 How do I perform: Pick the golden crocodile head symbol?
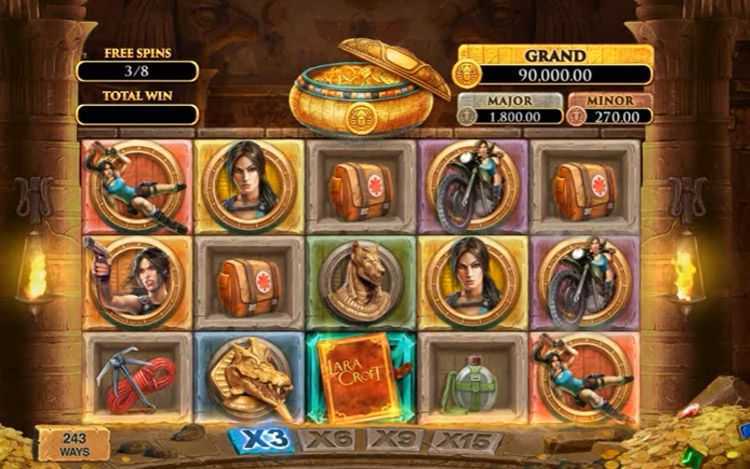pyautogui.click(x=247, y=378)
